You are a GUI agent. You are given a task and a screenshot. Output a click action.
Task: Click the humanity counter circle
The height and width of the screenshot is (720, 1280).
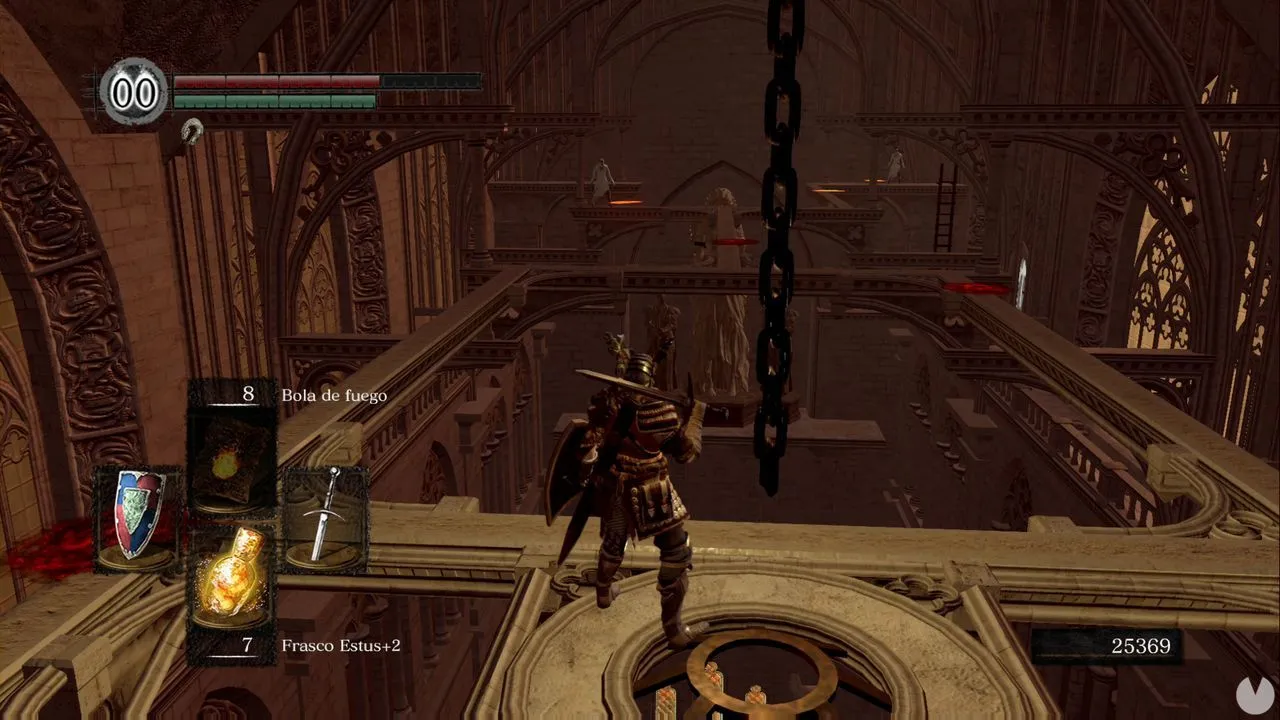134,92
